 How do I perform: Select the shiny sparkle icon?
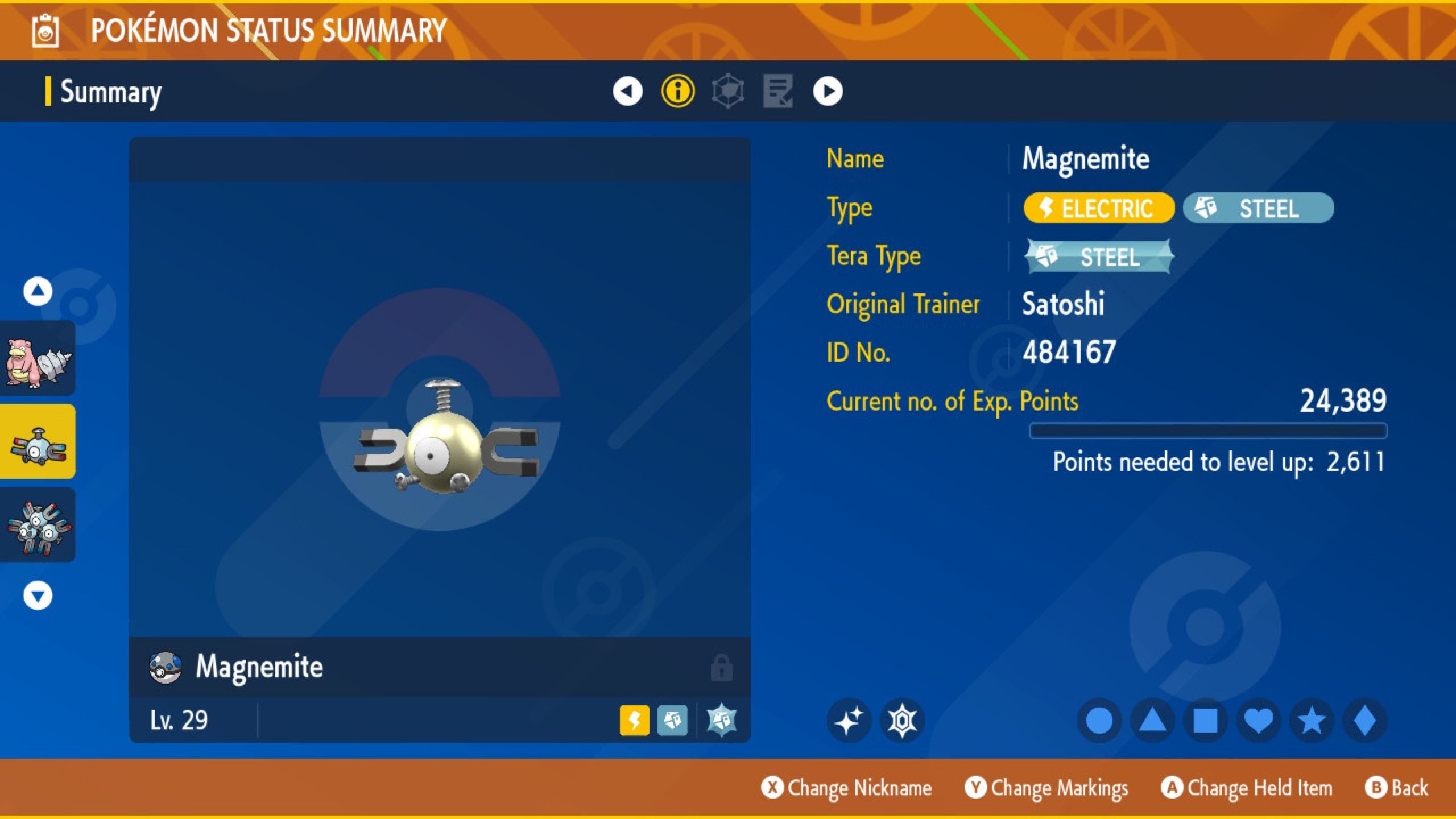[x=849, y=719]
